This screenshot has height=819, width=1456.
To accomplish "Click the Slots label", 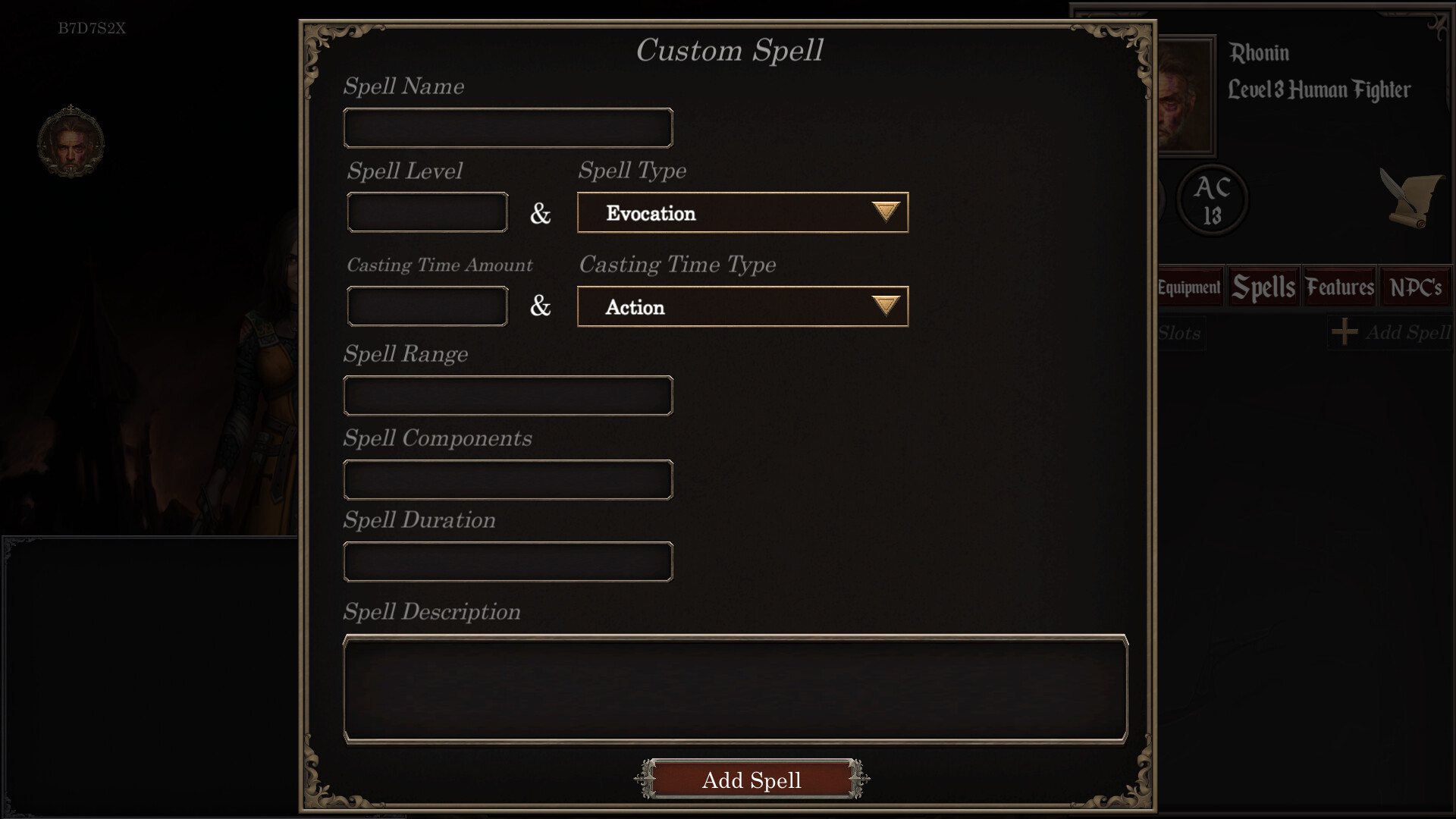I will [x=1180, y=334].
